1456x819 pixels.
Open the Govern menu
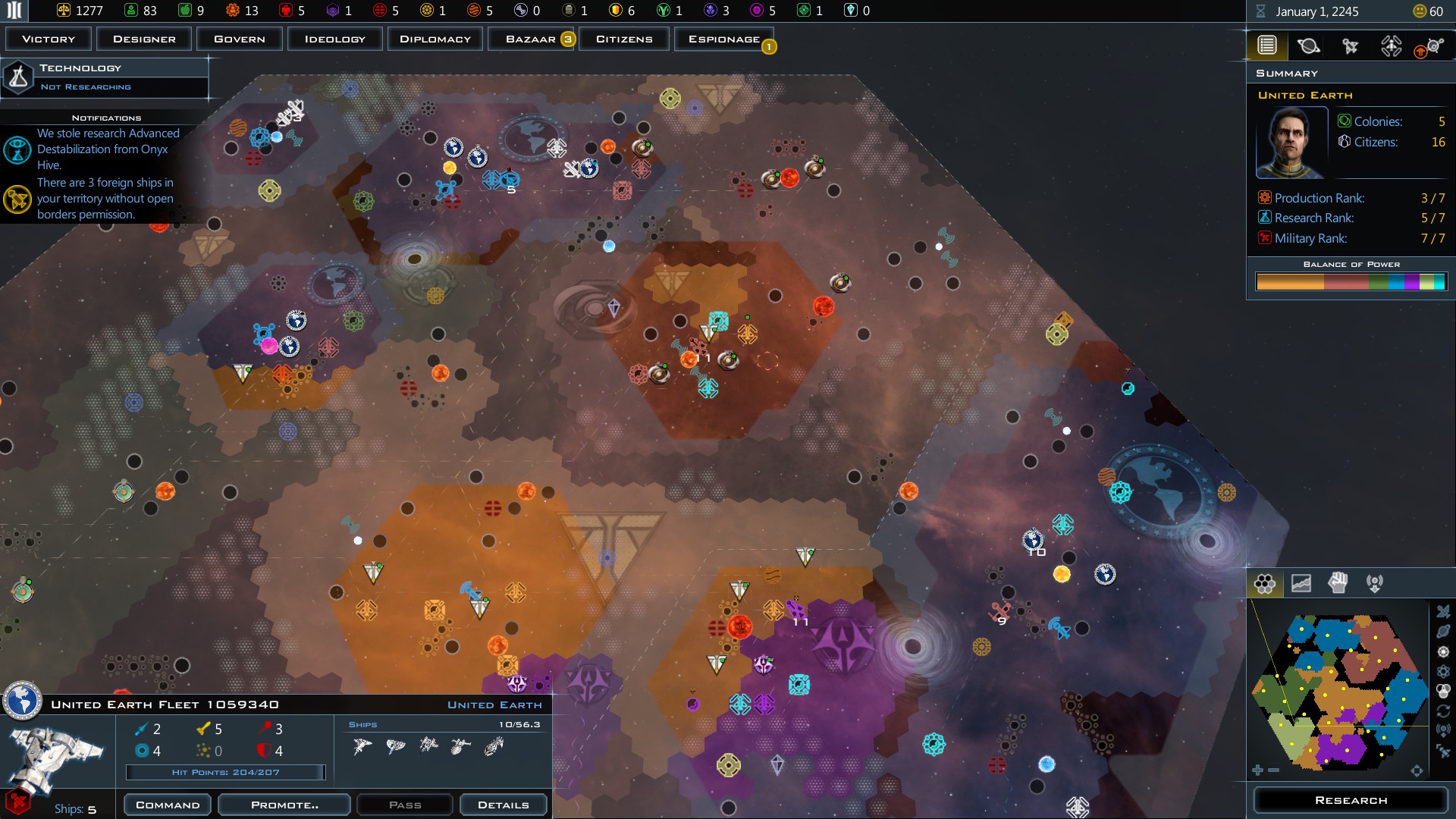coord(240,39)
